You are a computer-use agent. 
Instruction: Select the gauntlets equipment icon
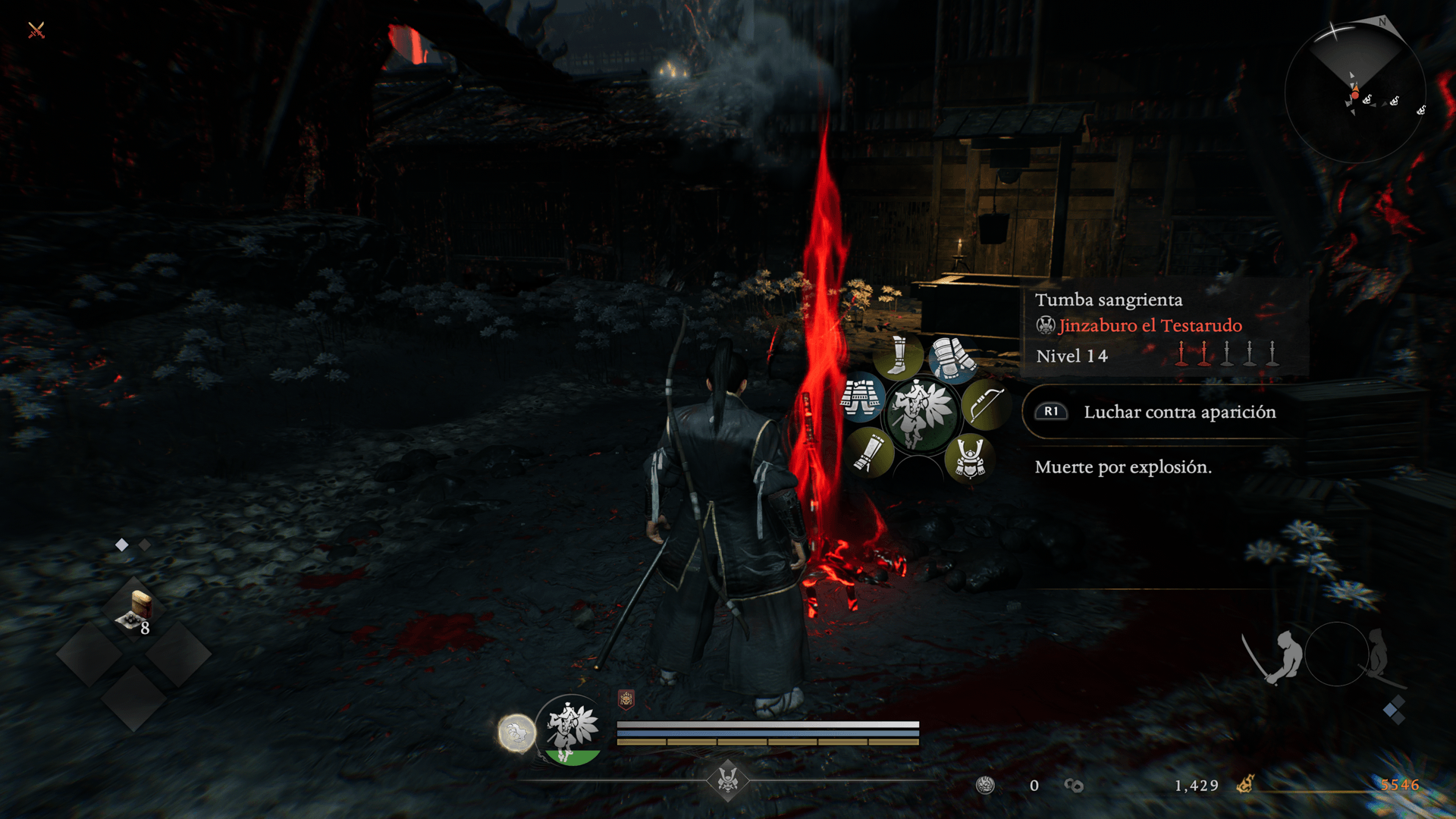click(952, 359)
